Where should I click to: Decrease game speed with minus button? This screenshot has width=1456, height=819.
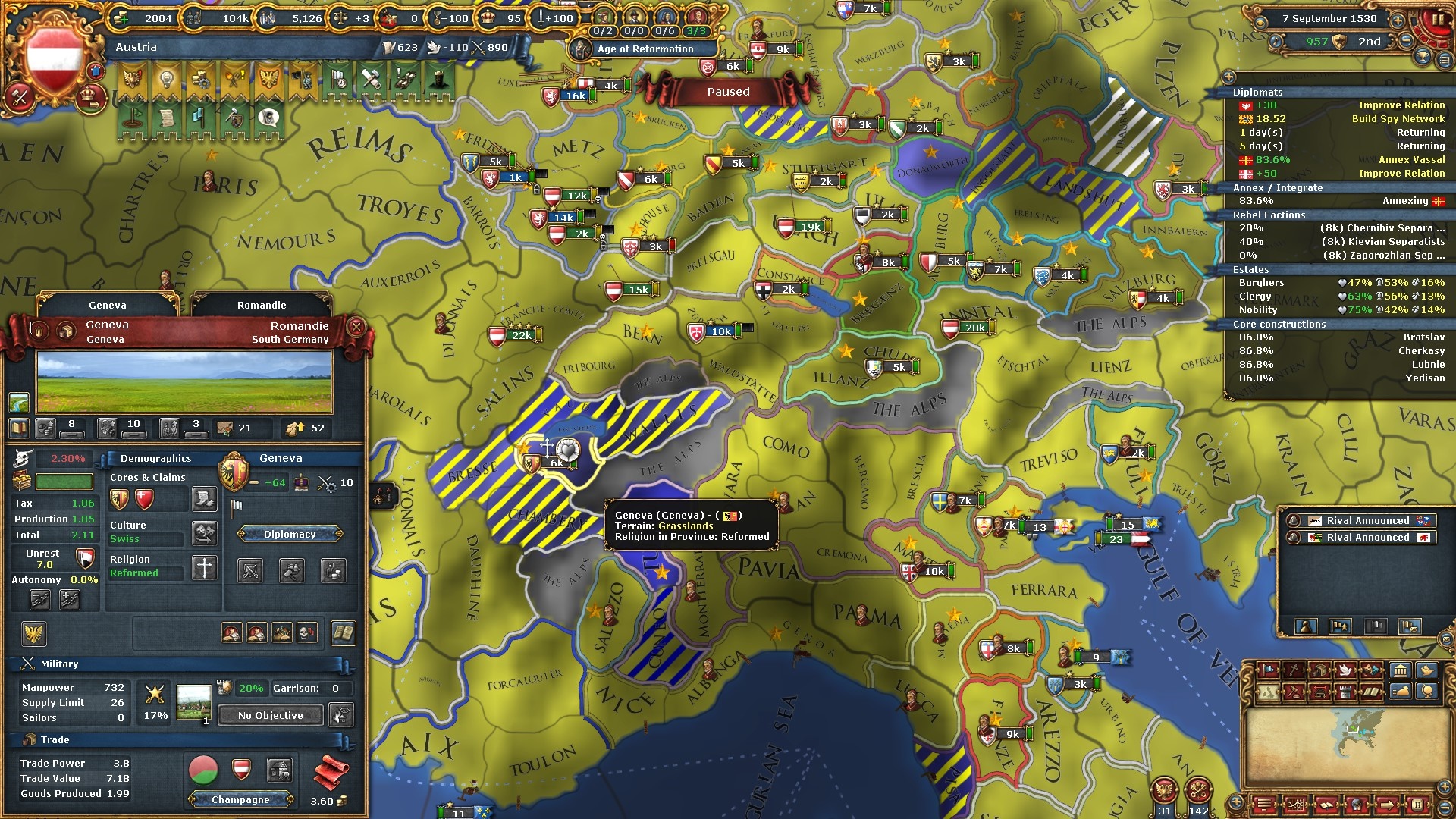[1407, 42]
